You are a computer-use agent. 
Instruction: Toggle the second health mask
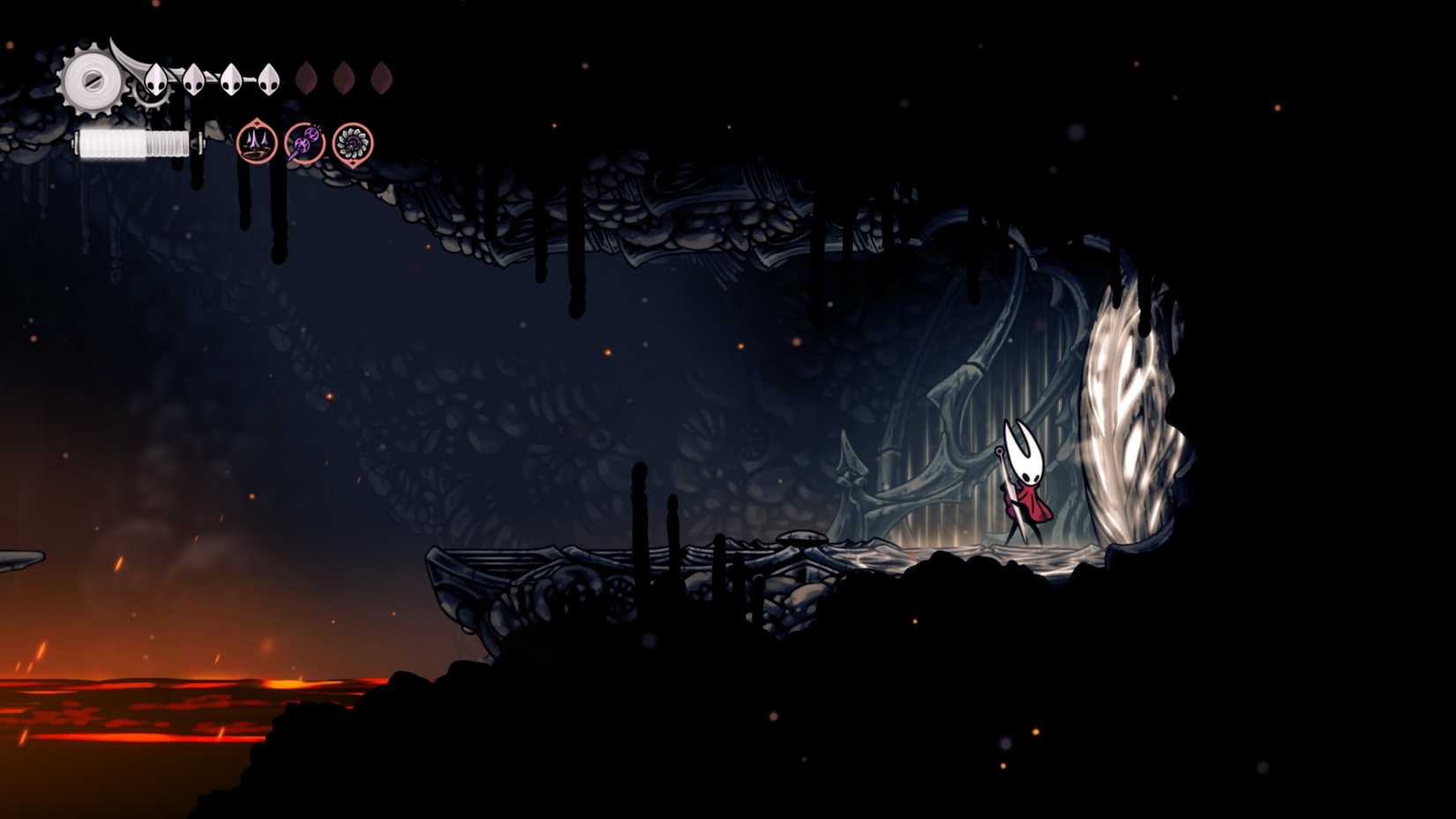(x=192, y=79)
